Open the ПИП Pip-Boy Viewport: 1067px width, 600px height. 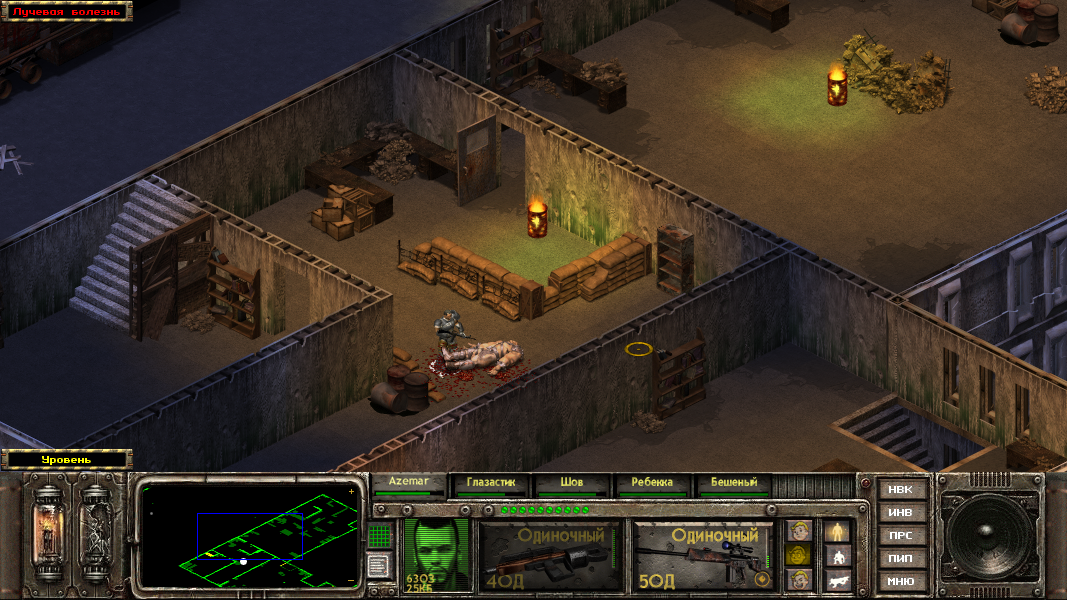pos(900,558)
